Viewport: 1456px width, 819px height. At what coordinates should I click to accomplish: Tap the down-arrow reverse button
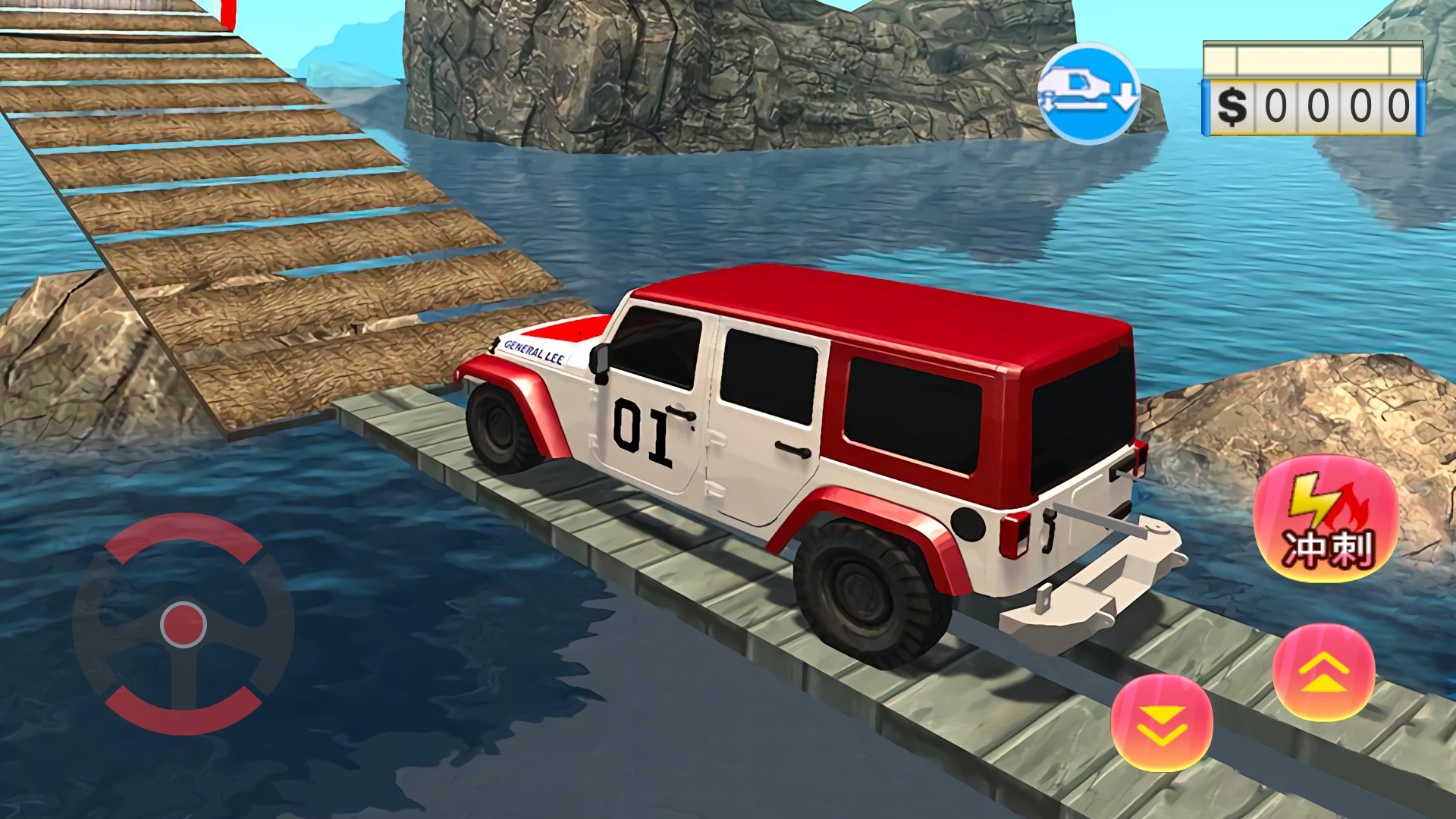1161,722
